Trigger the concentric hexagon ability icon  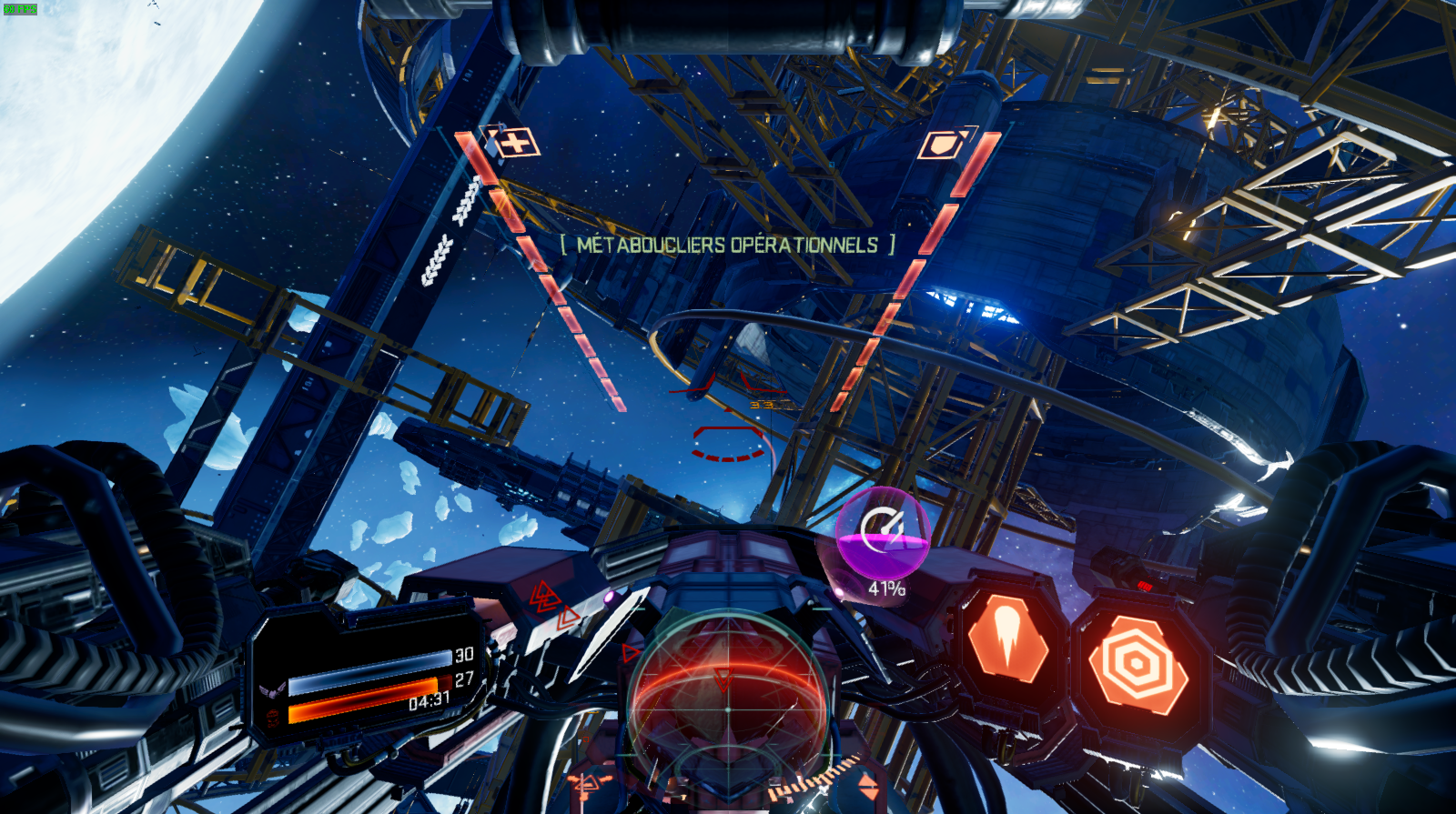[1137, 664]
